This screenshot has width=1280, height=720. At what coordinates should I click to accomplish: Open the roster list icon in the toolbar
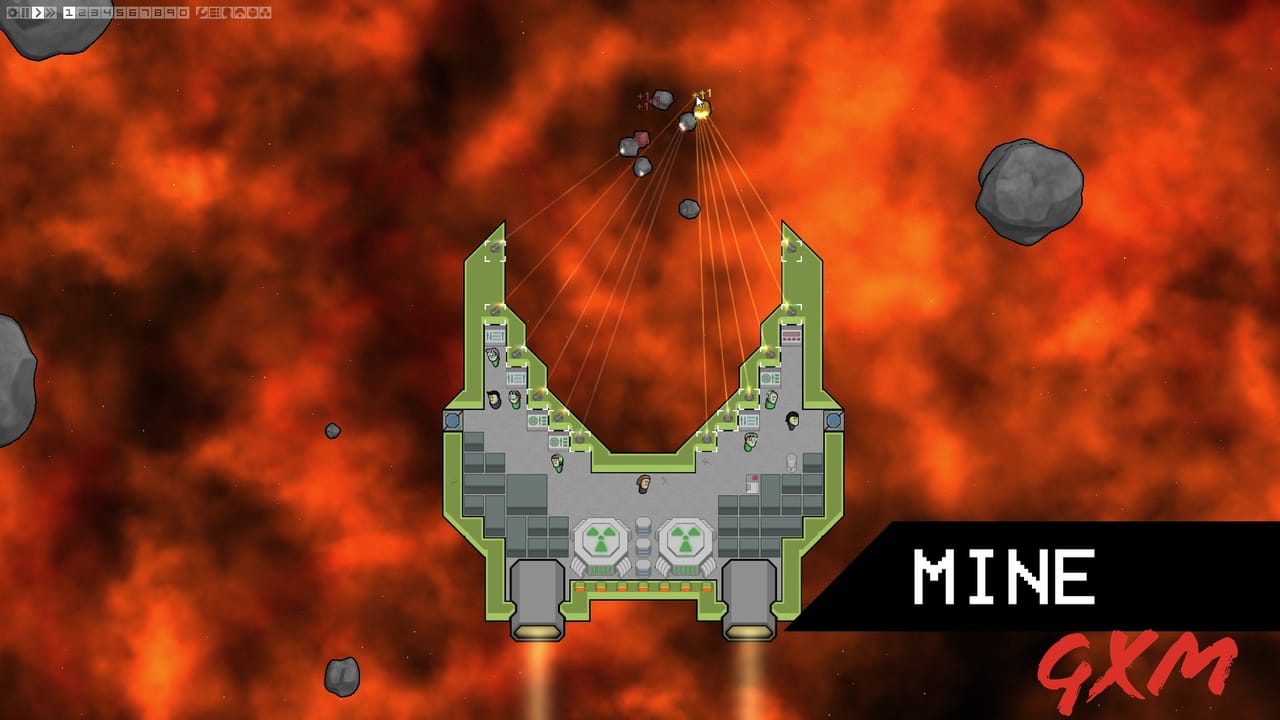pos(214,13)
